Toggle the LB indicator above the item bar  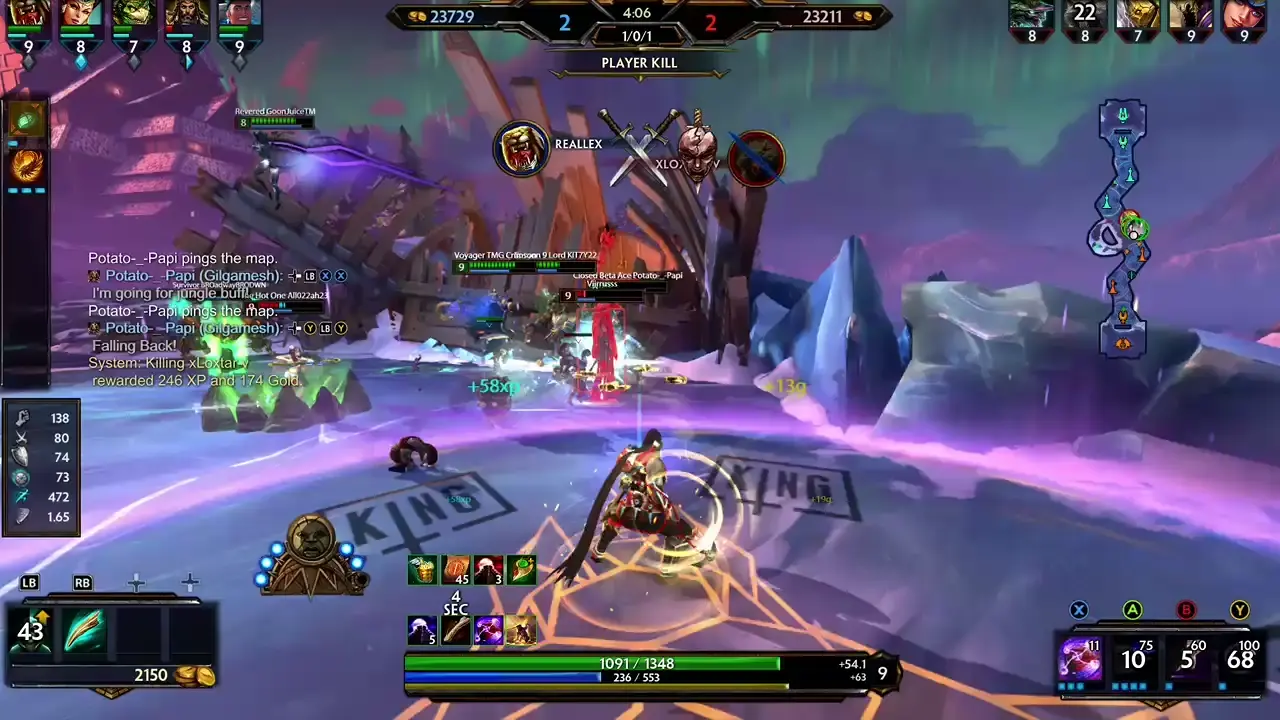tap(28, 582)
